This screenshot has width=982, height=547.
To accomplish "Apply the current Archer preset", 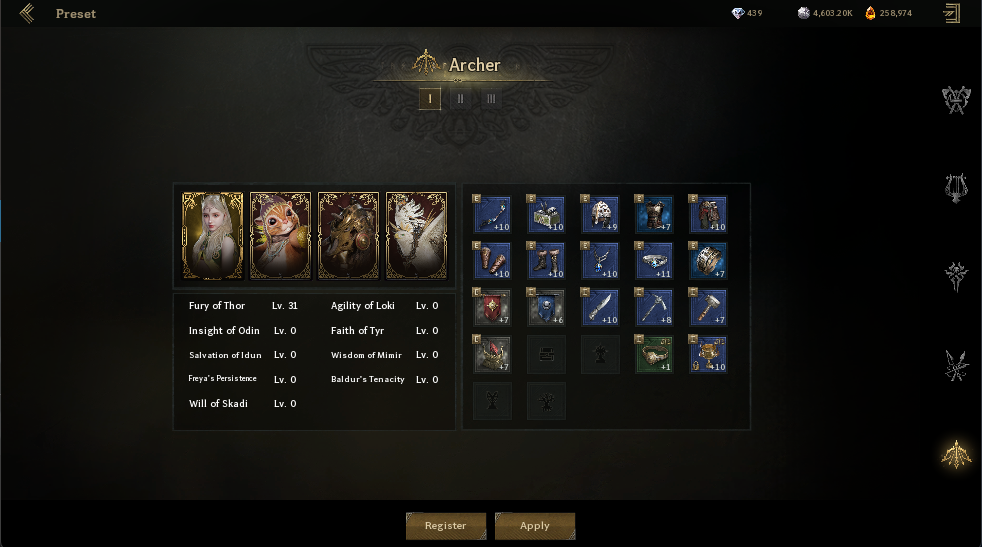I will (535, 526).
